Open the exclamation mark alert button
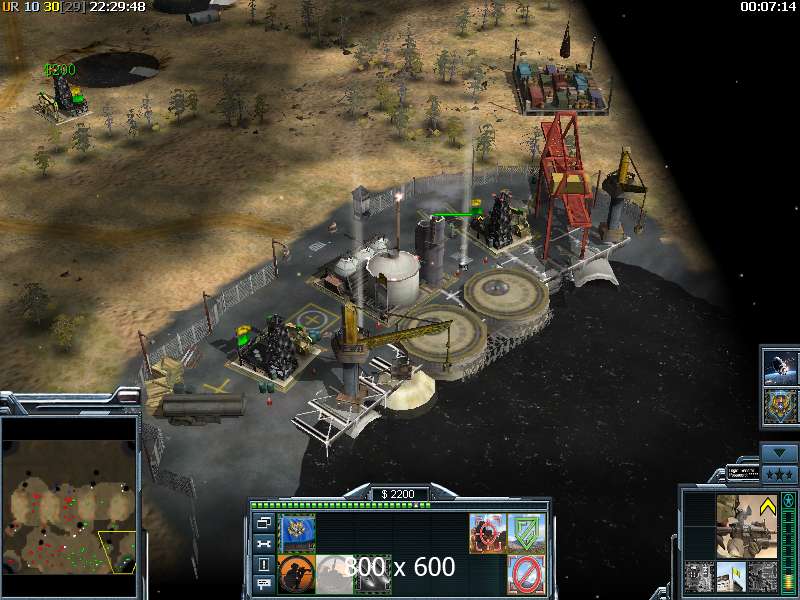This screenshot has width=800, height=600. 263,563
